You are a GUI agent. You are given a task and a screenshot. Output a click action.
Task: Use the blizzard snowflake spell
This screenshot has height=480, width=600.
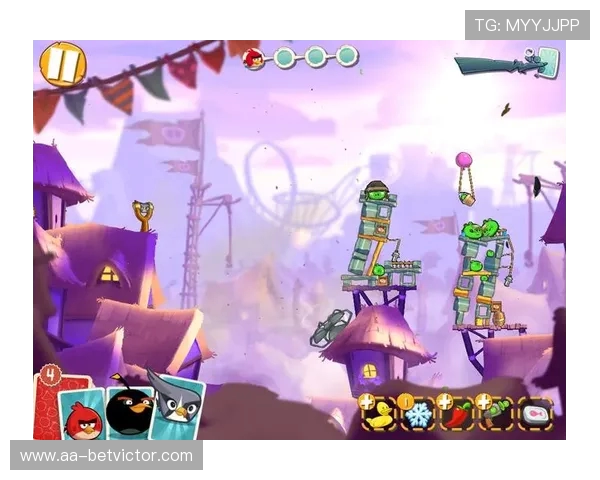418,414
